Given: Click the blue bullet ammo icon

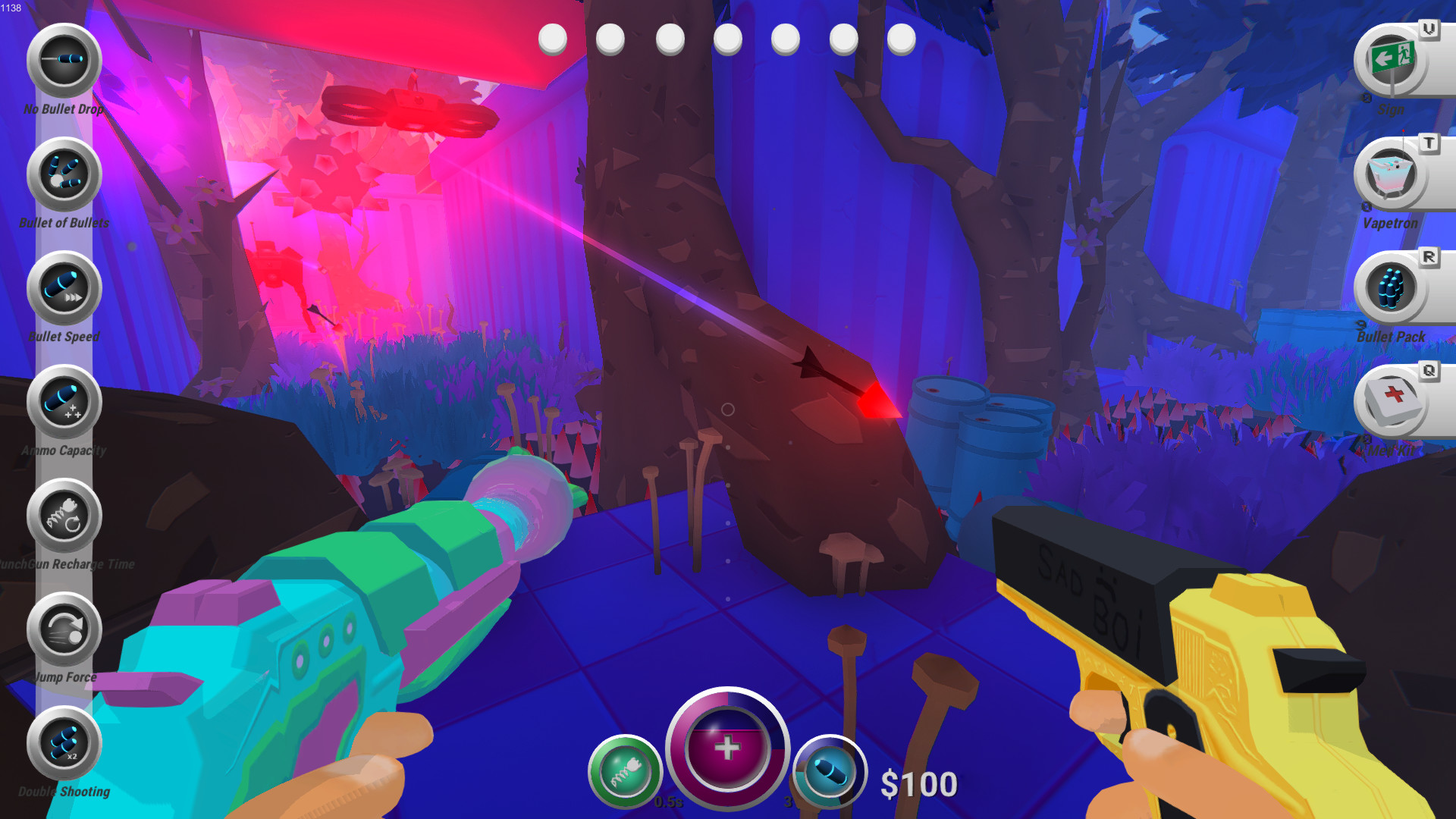Looking at the screenshot, I should pos(830,772).
